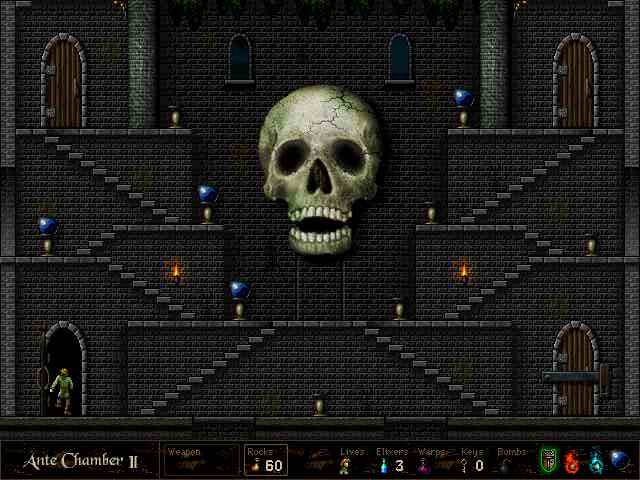Click the Keys icon in the HUD
Viewport: 640px width, 480px height.
tap(465, 465)
